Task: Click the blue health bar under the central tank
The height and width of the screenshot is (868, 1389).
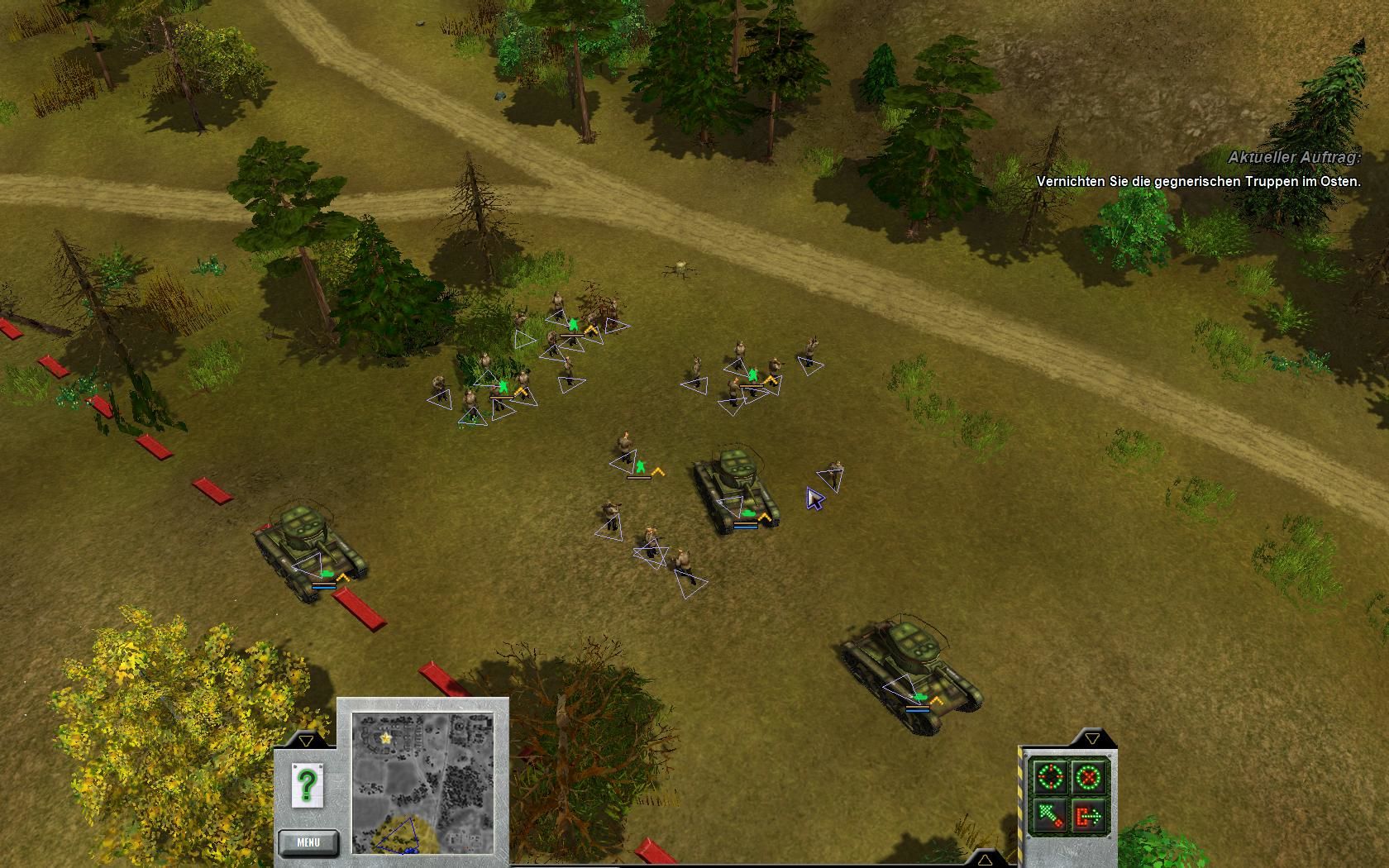Action: [x=746, y=527]
